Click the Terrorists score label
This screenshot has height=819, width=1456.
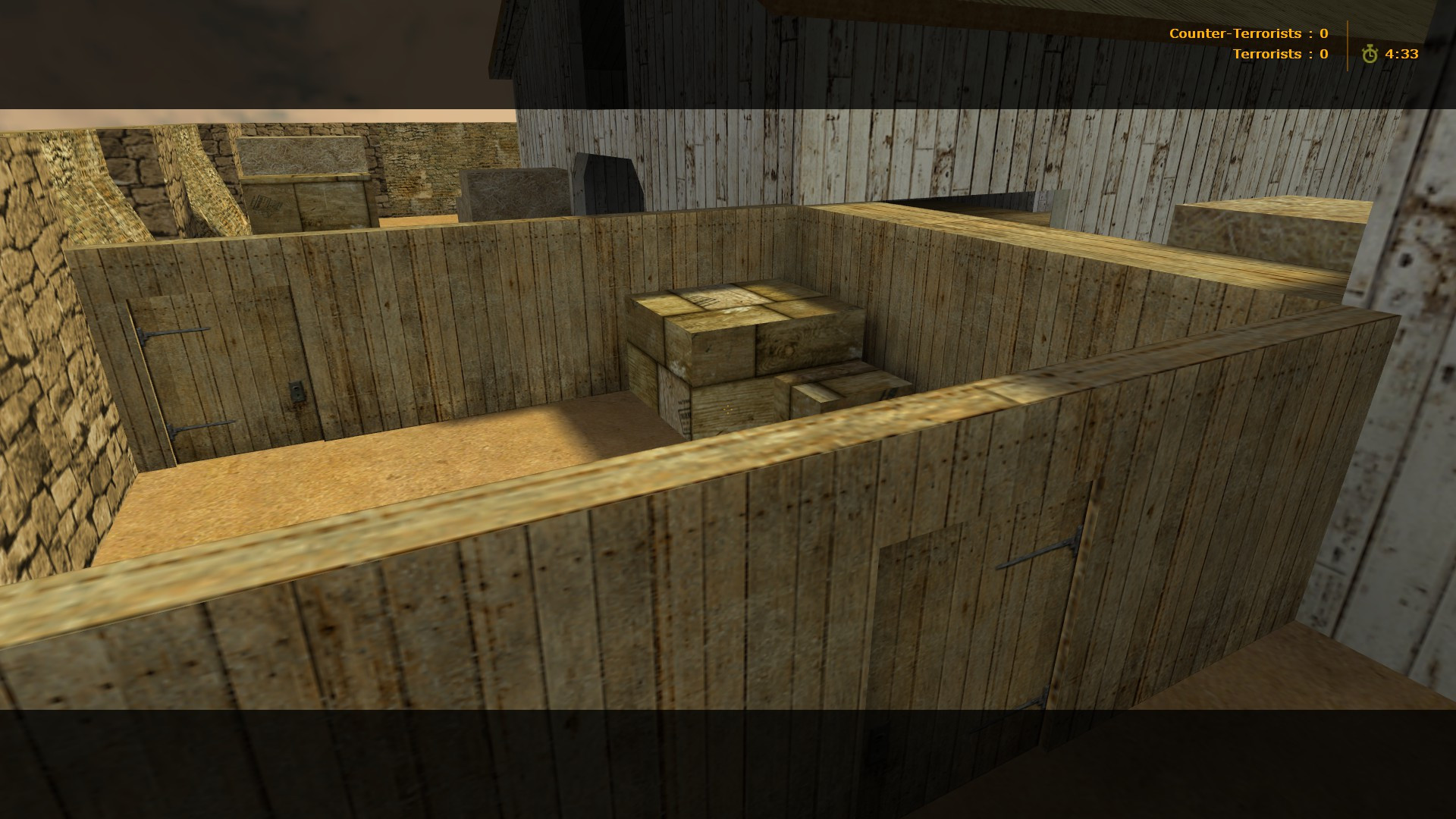1268,53
